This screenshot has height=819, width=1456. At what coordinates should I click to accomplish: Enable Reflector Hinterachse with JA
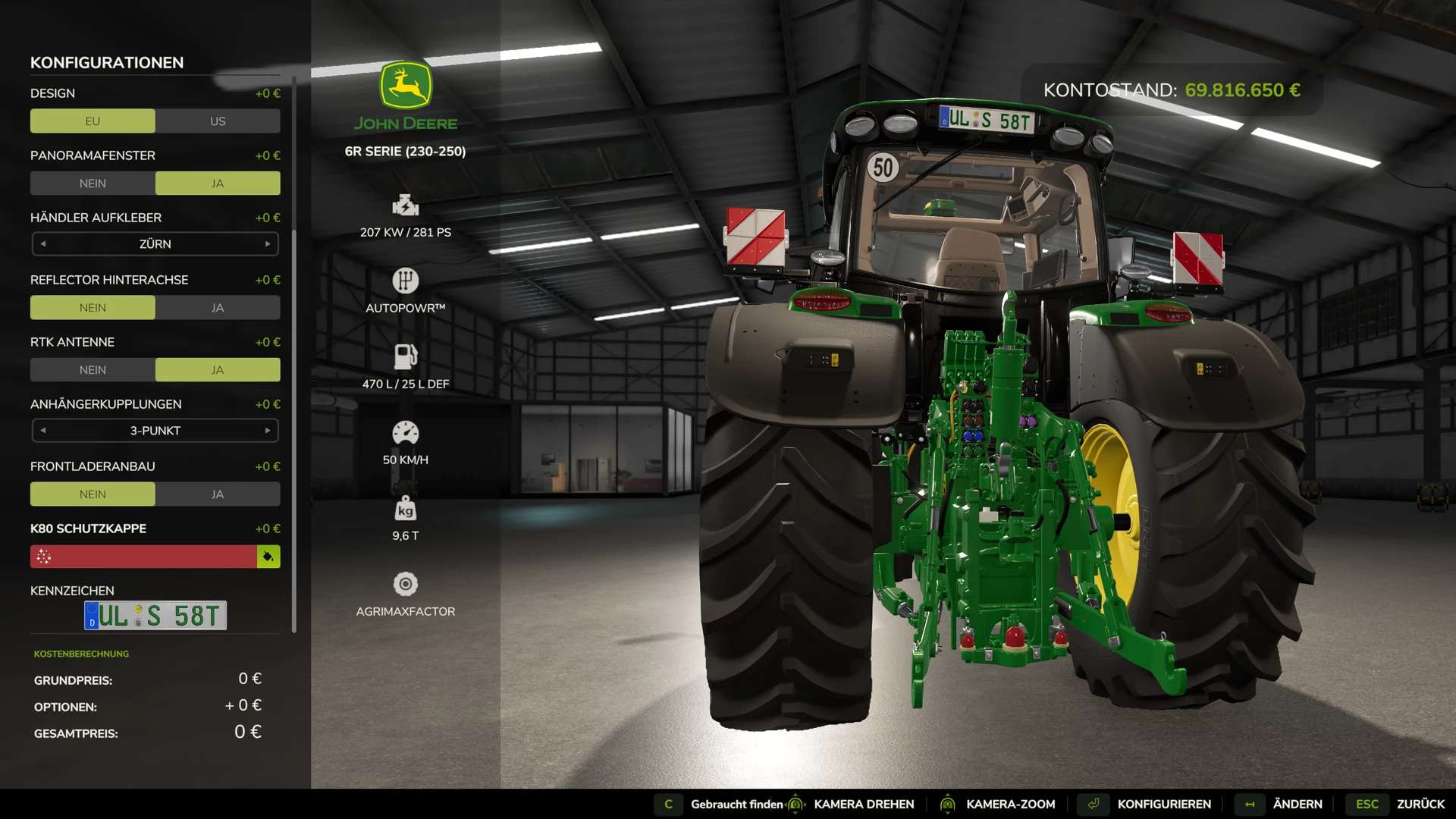pos(218,308)
